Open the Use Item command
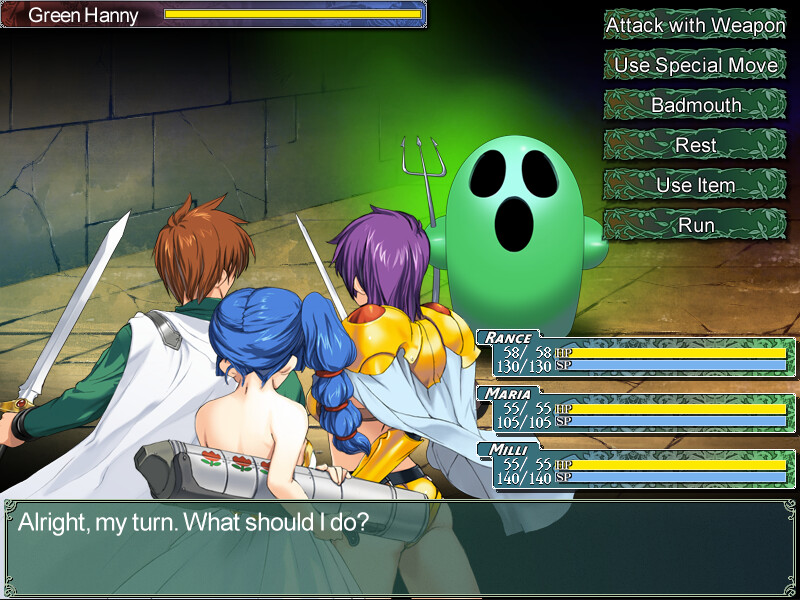Image resolution: width=800 pixels, height=600 pixels. coord(695,185)
